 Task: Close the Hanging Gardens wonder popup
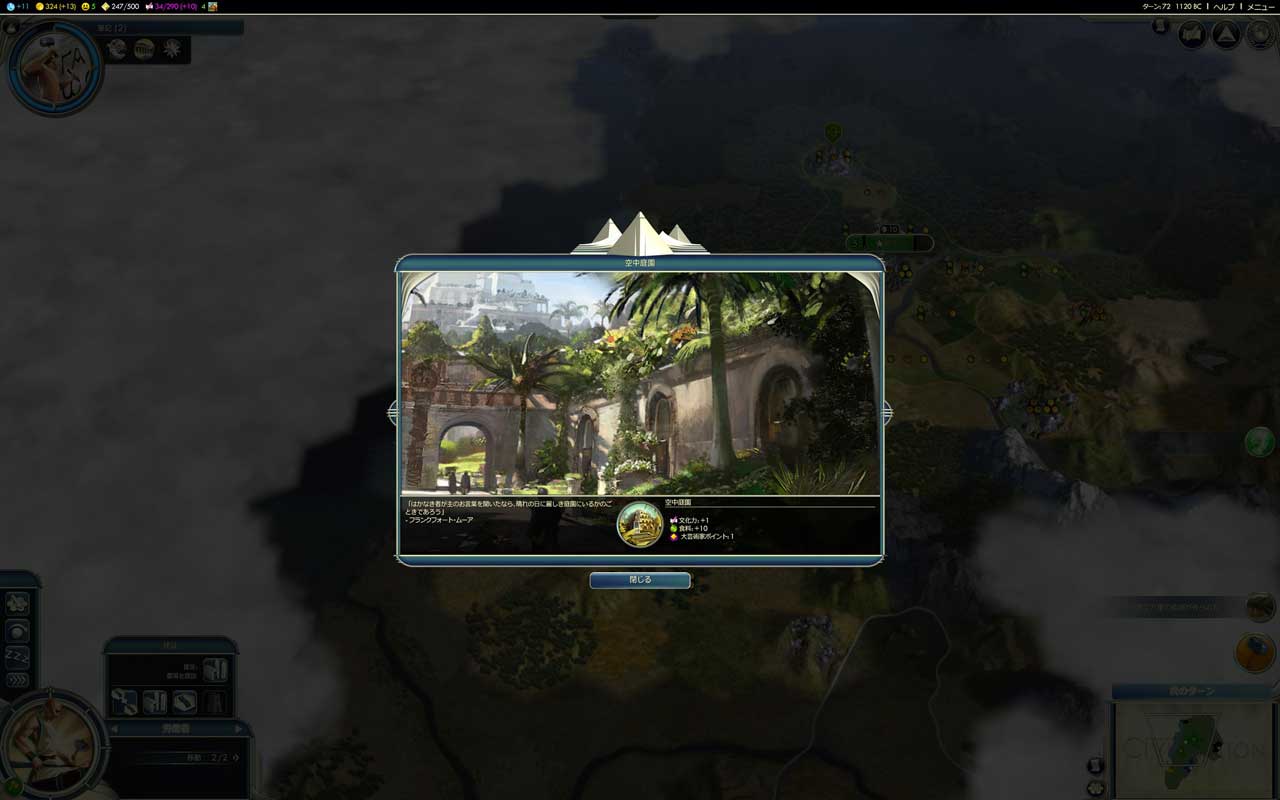(640, 580)
